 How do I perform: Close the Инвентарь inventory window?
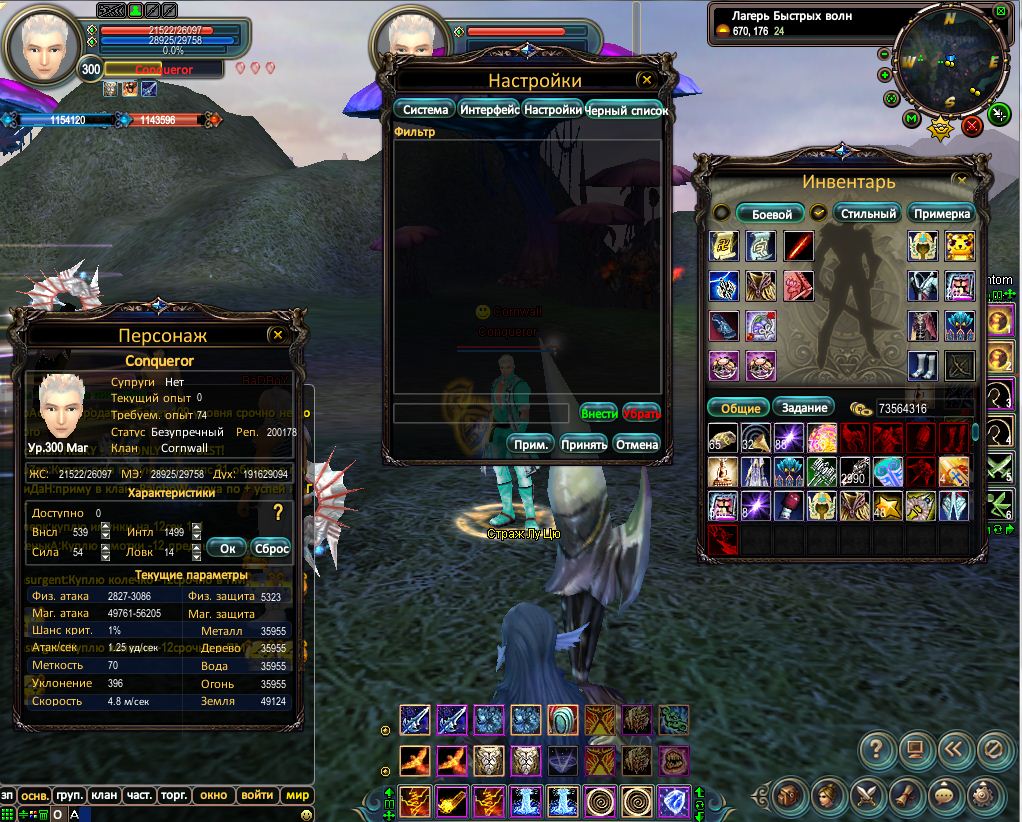[962, 181]
